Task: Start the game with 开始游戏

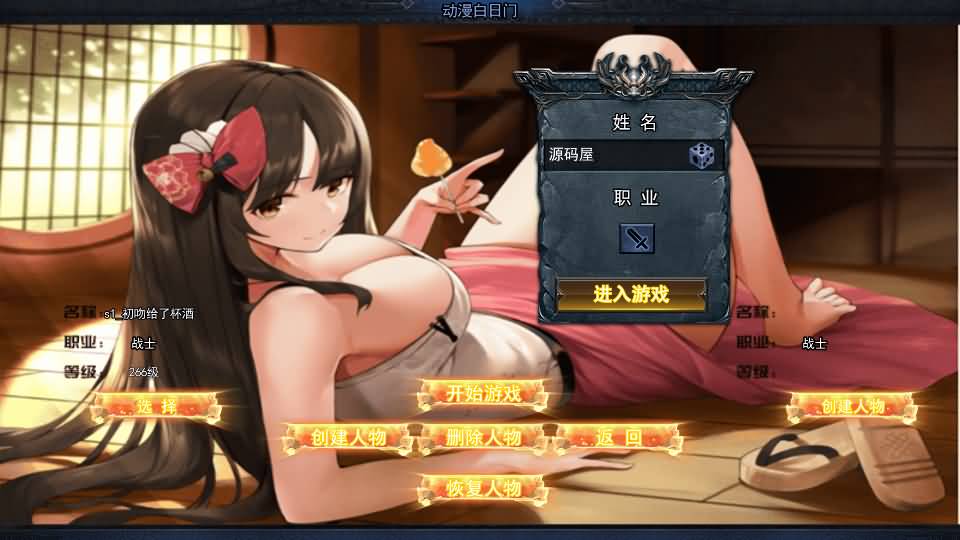Action: point(484,393)
